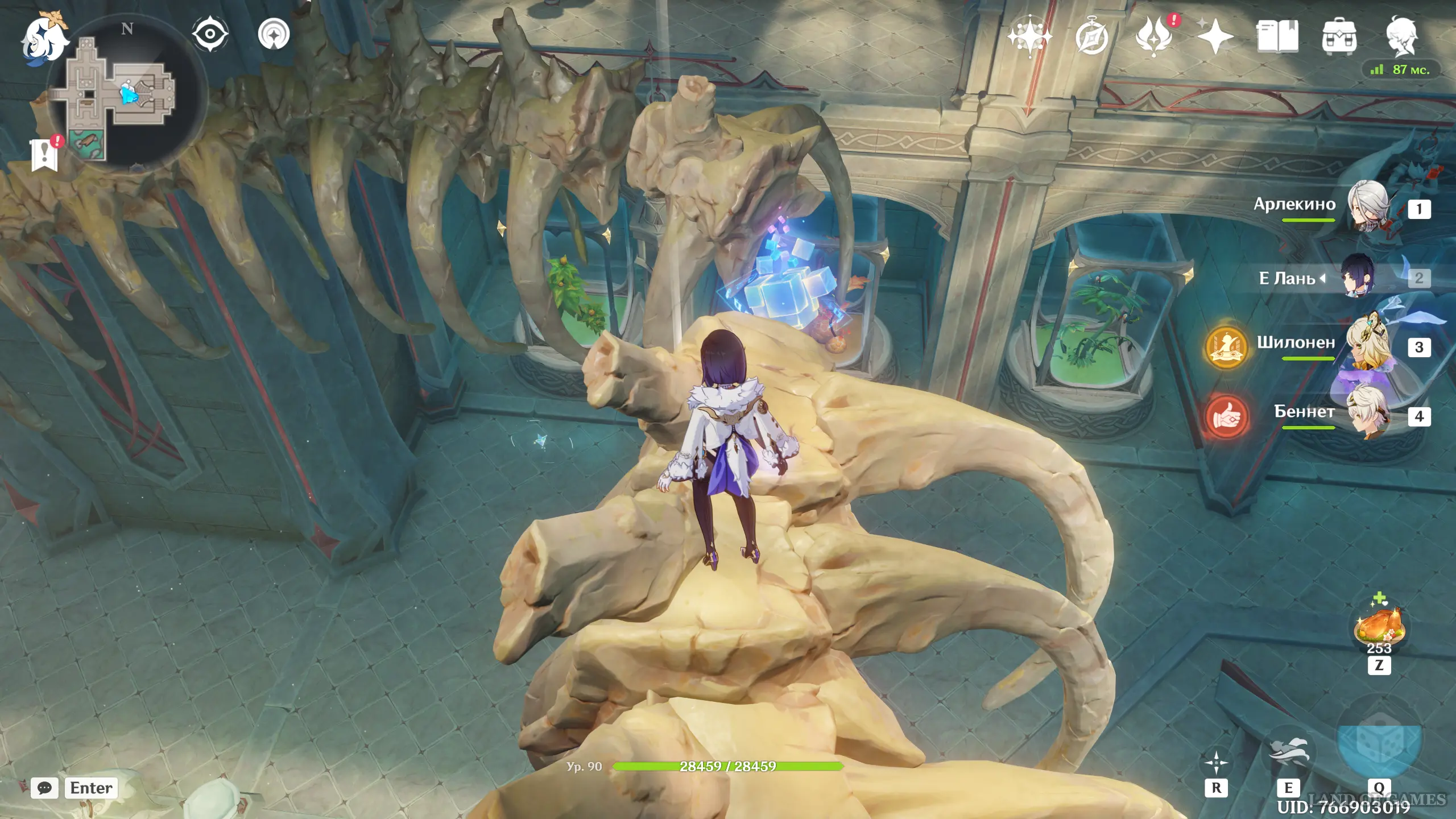1456x819 pixels.
Task: Open the Wish four-point star icon
Action: click(1029, 36)
